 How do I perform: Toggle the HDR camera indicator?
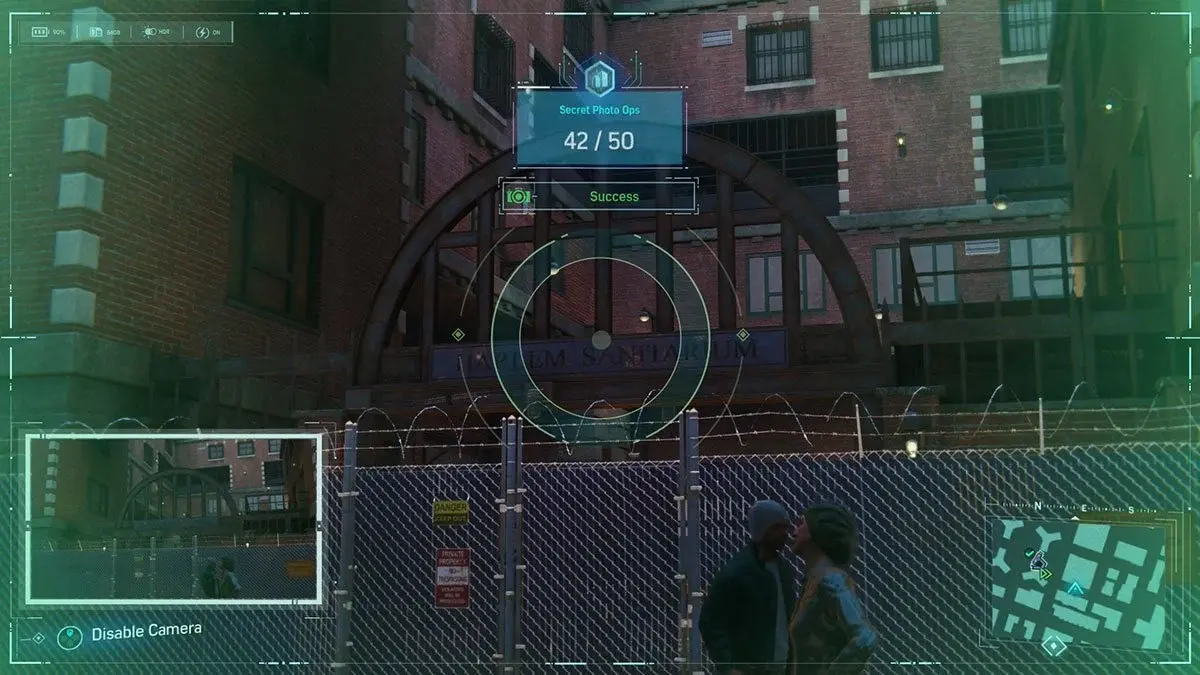155,32
